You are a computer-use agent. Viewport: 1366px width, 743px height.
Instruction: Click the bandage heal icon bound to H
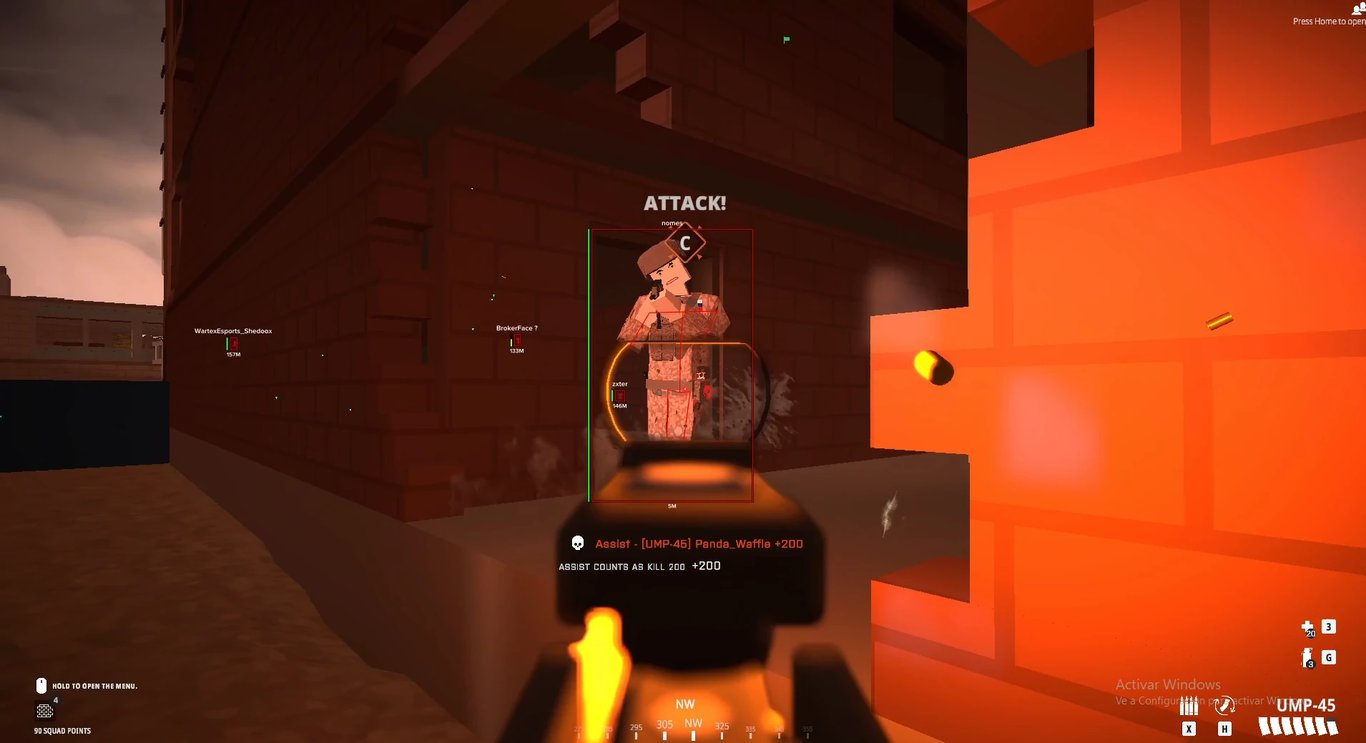click(1224, 706)
